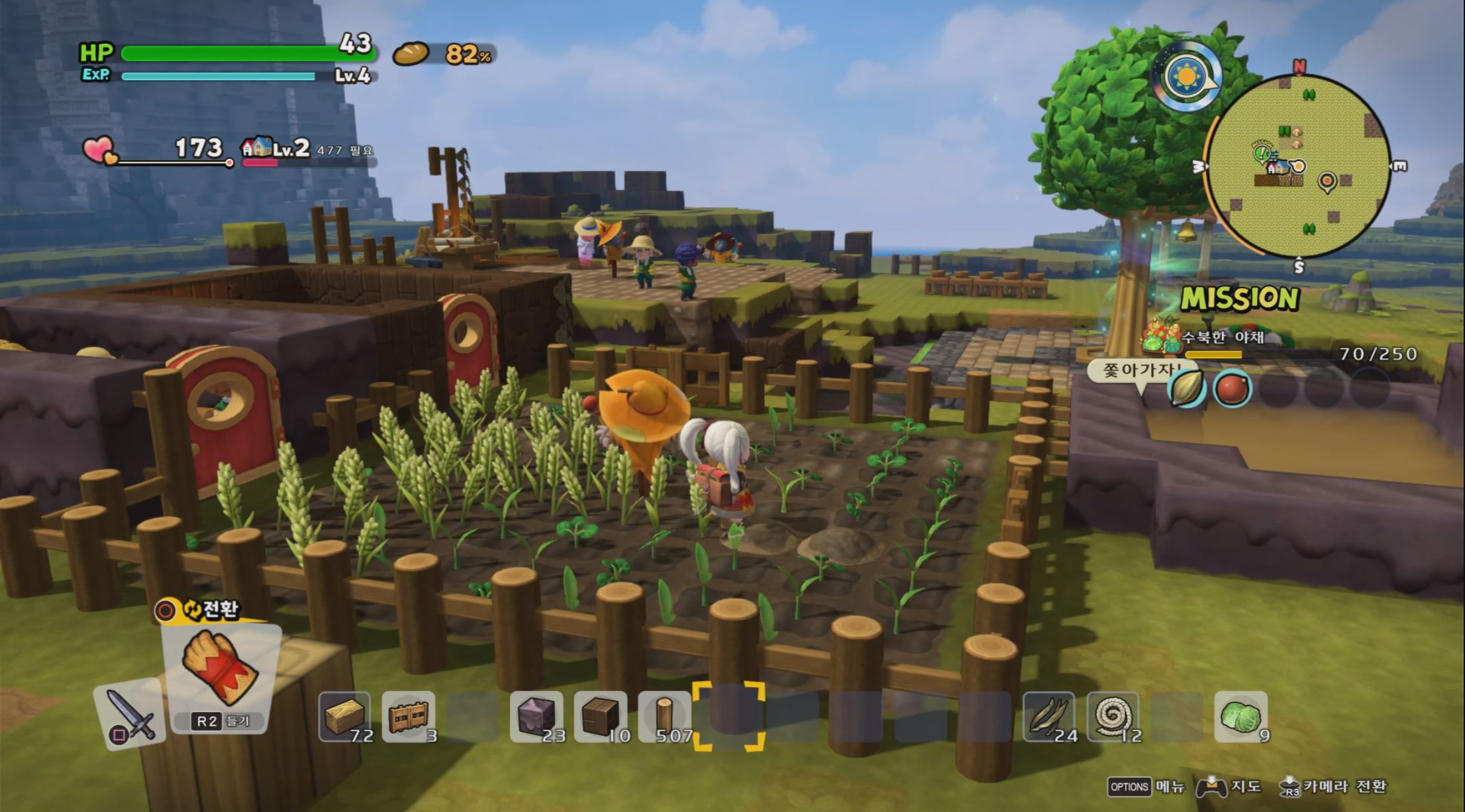Image resolution: width=1465 pixels, height=812 pixels.
Task: Click the yellow-bracketed empty hotbar slot
Action: point(729,717)
